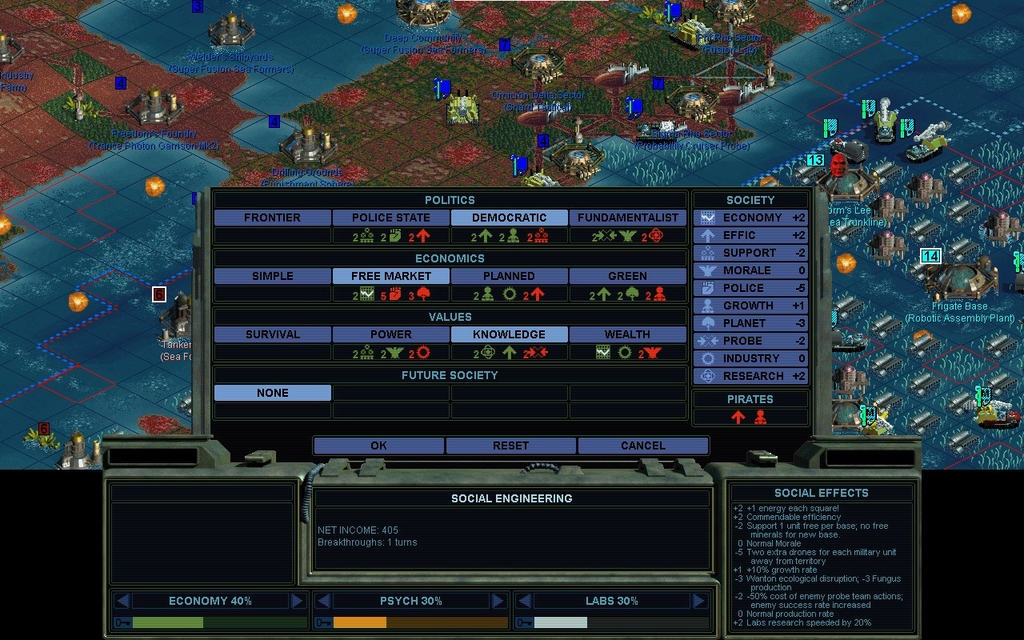Switch to Planned economics
Image resolution: width=1024 pixels, height=640 pixels.
click(509, 276)
